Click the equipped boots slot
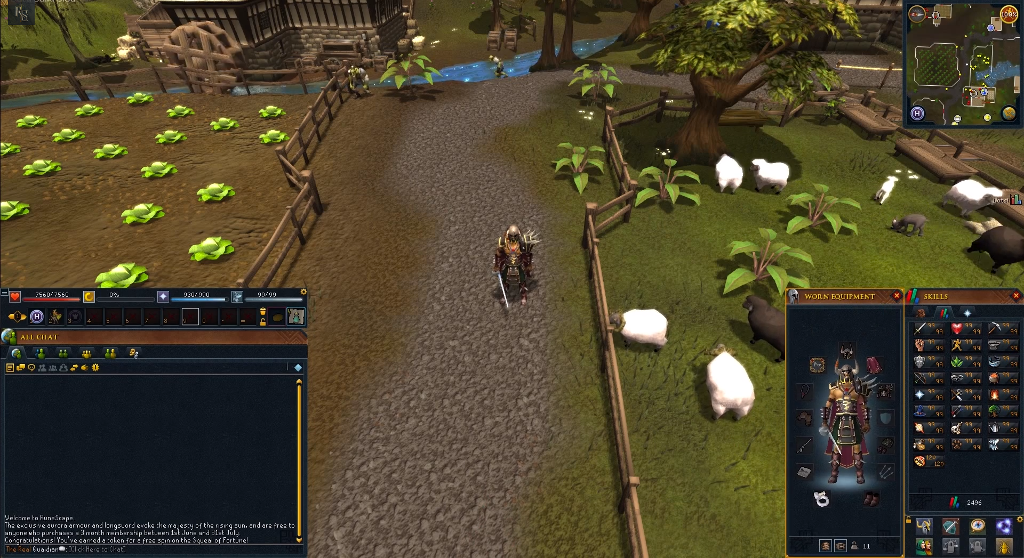1024x558 pixels. click(870, 498)
